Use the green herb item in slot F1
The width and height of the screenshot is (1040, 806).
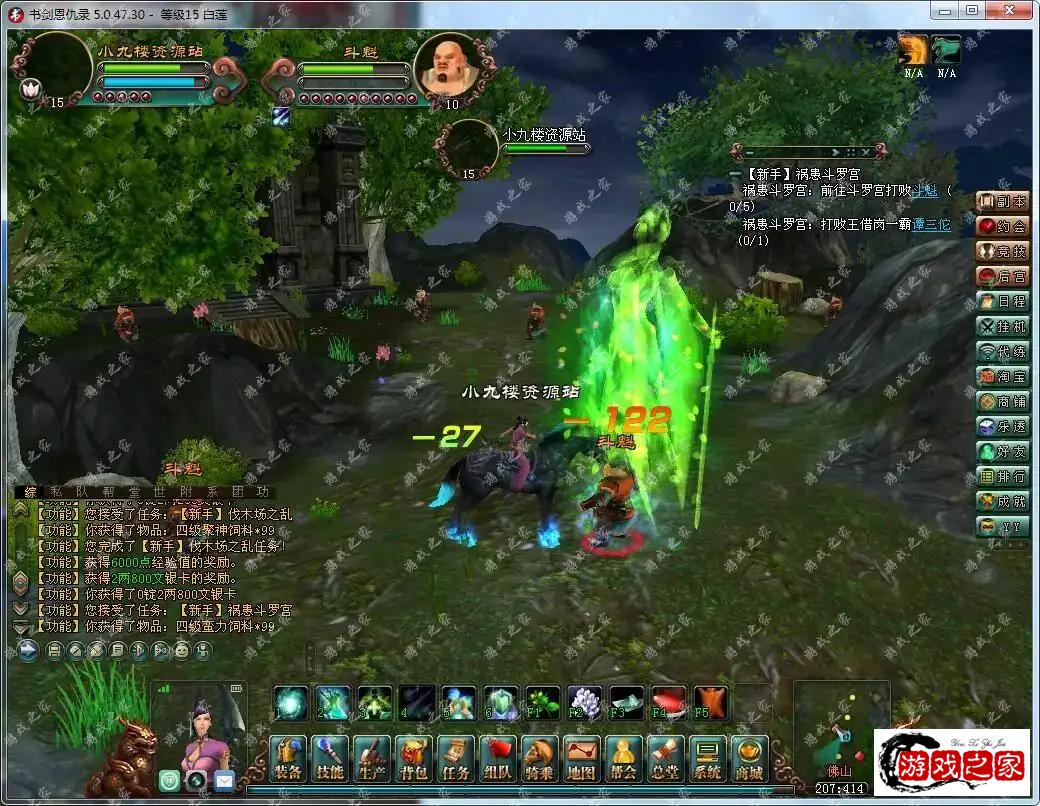tap(542, 703)
